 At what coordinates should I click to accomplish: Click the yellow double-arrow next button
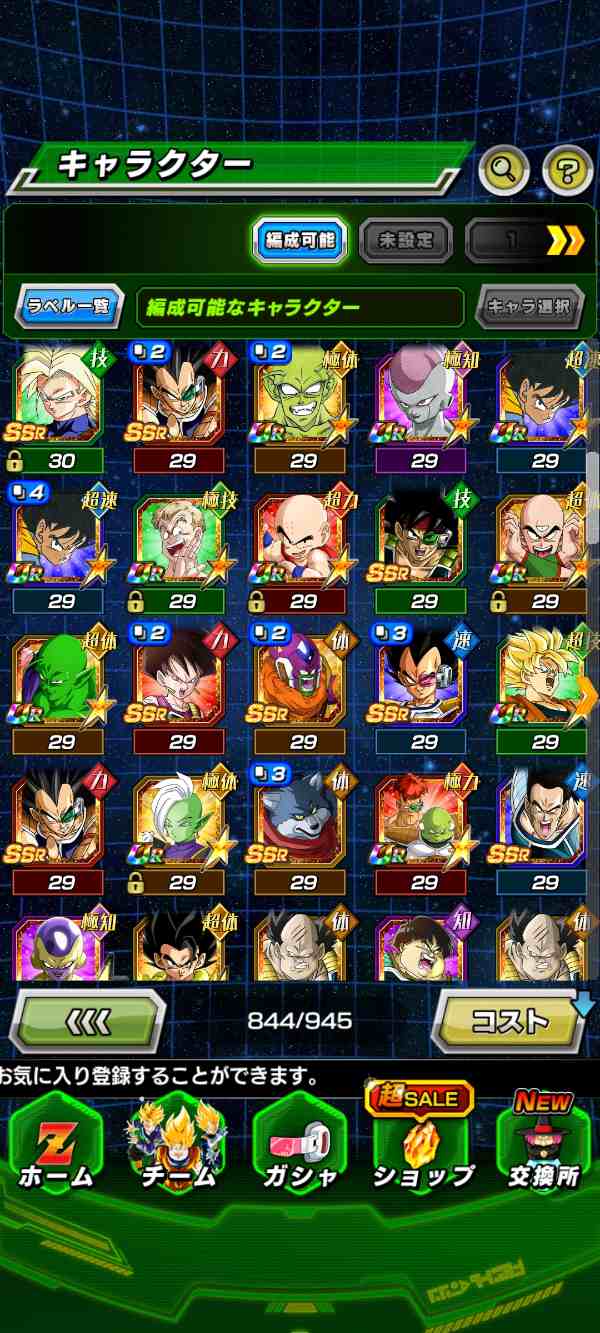tap(564, 240)
